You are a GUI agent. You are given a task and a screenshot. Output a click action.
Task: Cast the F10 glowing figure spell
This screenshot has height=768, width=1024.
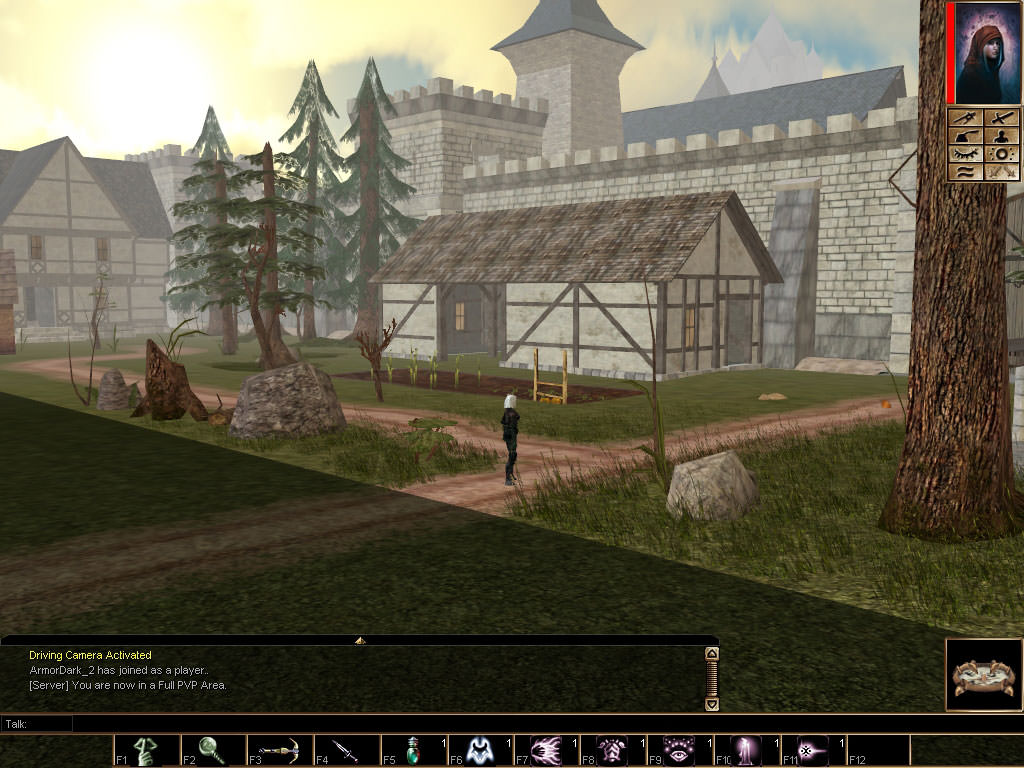[x=747, y=750]
